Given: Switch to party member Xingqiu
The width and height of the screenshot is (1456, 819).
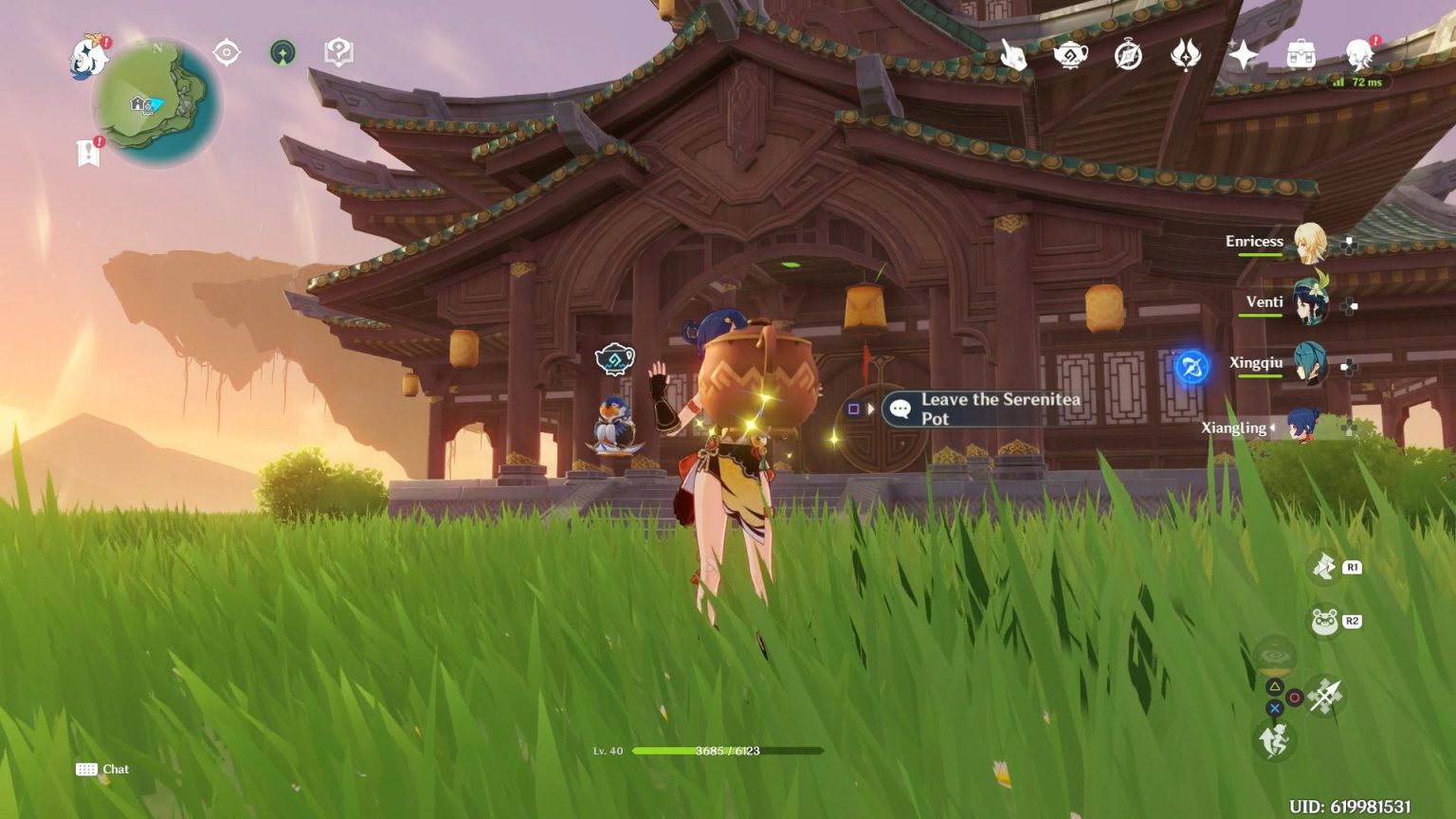Looking at the screenshot, I should [1309, 364].
